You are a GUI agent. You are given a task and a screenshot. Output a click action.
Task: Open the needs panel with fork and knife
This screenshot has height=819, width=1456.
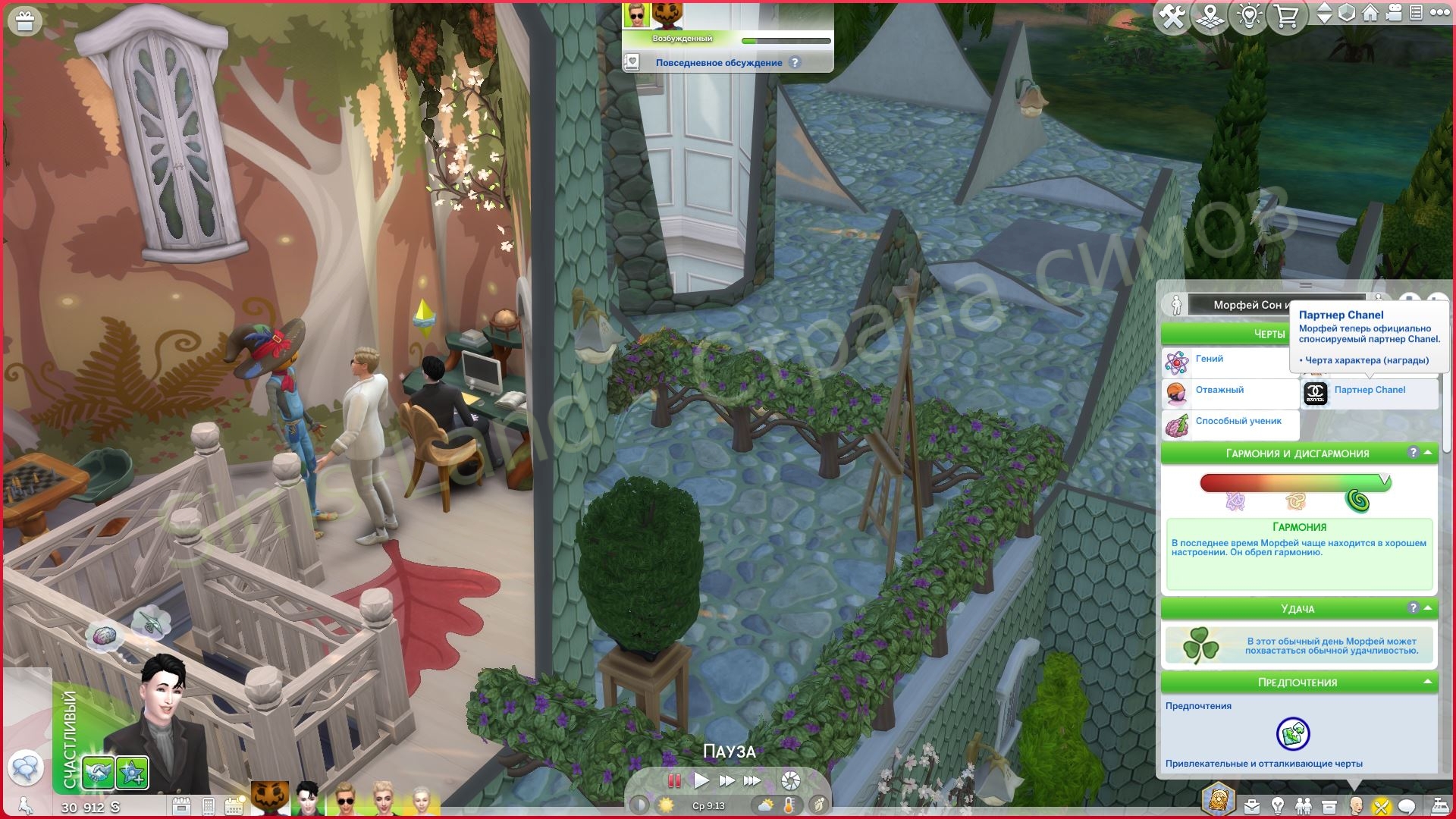[x=1382, y=805]
